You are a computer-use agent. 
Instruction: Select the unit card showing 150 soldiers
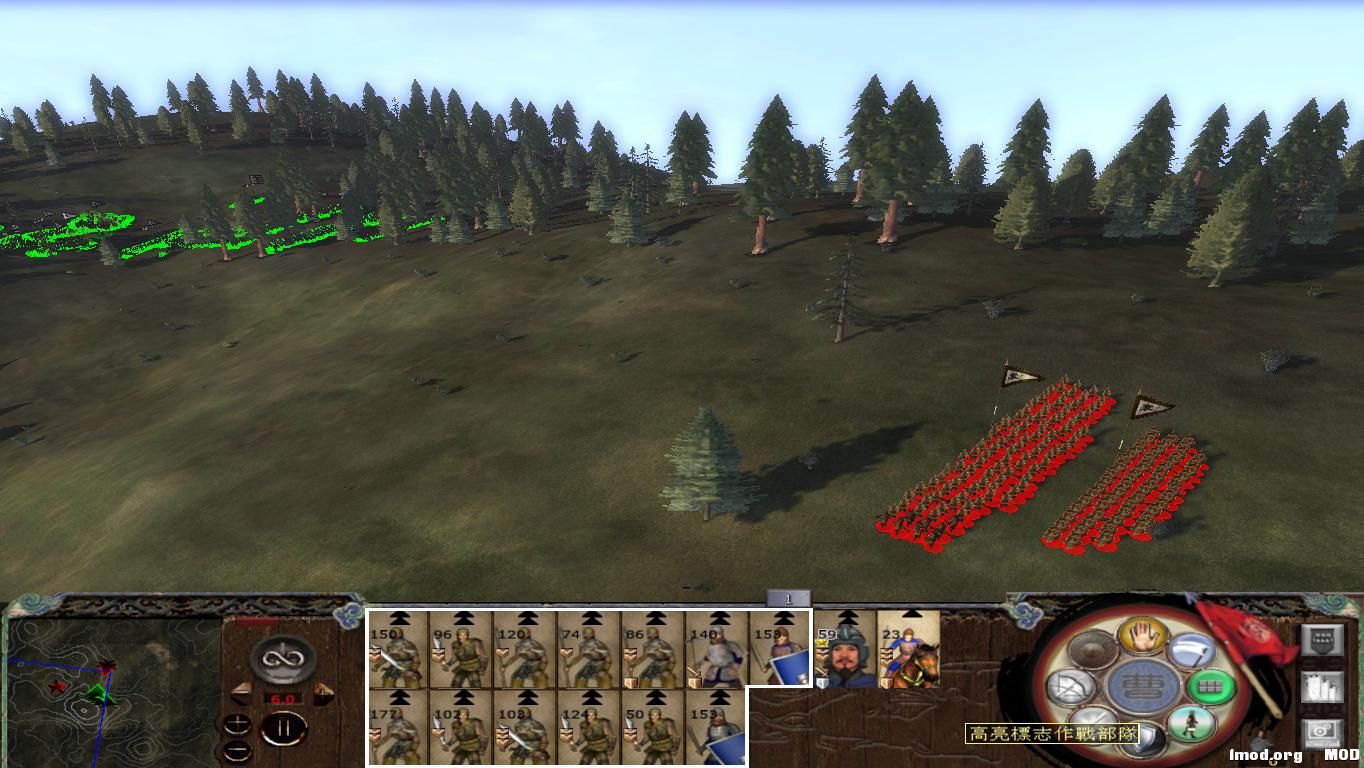(x=398, y=652)
